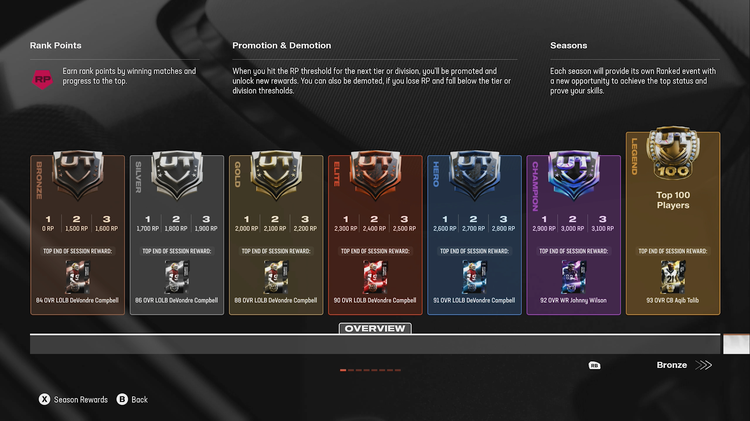This screenshot has height=421, width=750.
Task: Inspect the 93 OVR Aqib Talib reward
Action: (x=672, y=276)
